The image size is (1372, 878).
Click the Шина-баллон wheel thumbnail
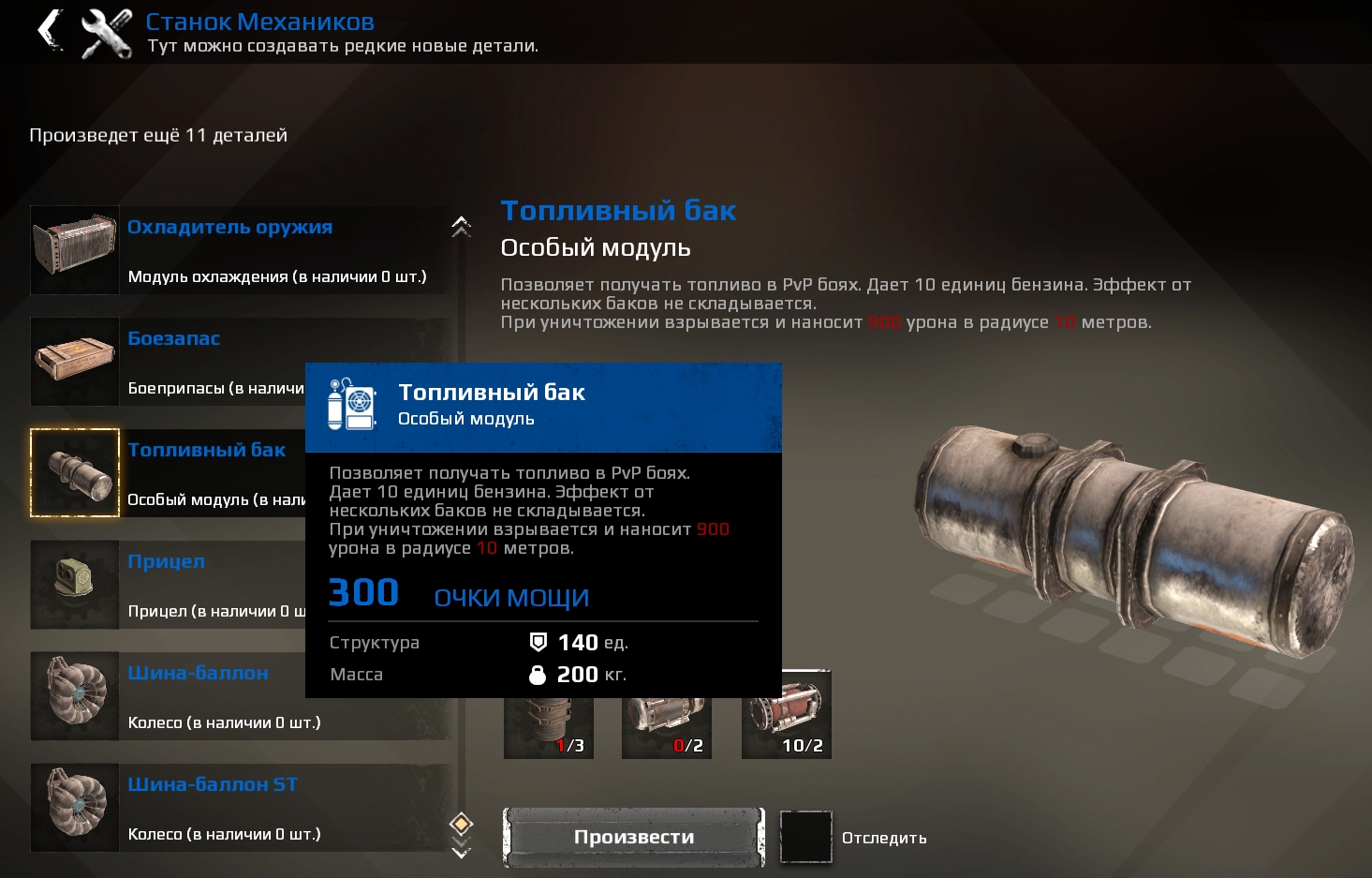(74, 695)
